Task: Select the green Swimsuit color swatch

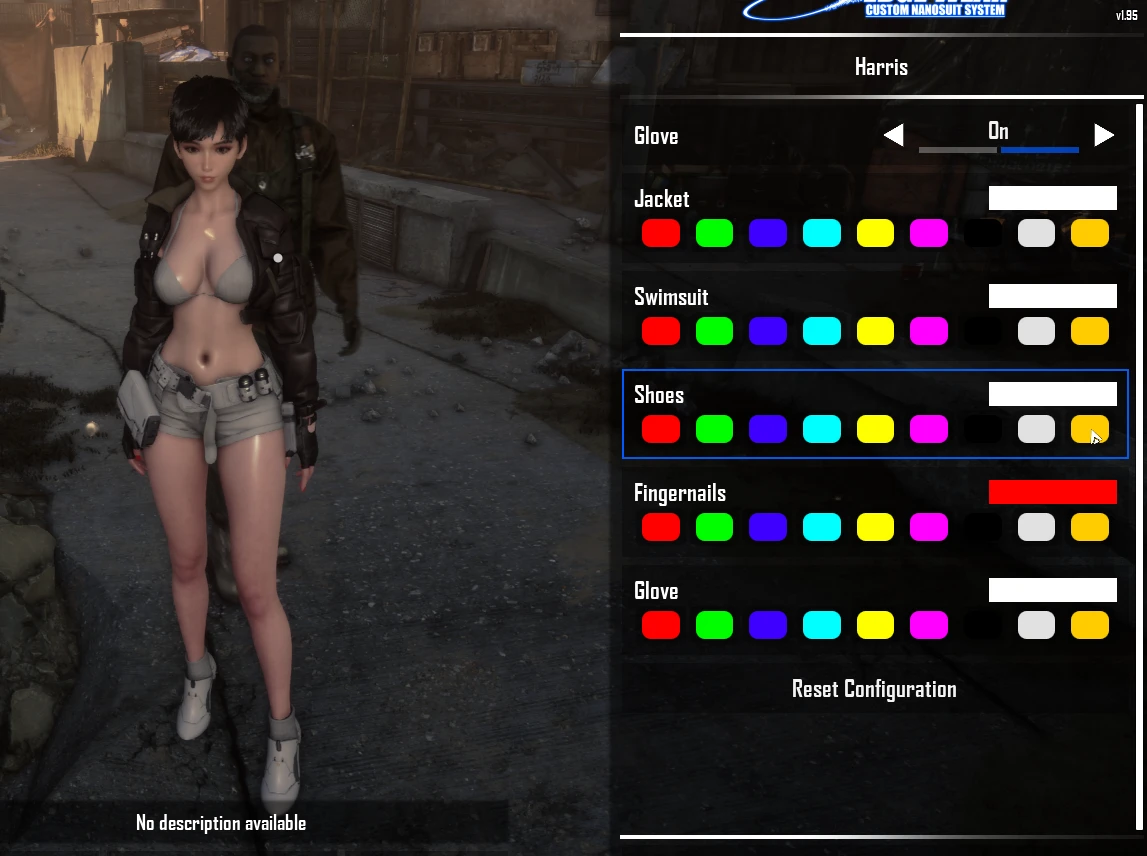Action: point(715,331)
